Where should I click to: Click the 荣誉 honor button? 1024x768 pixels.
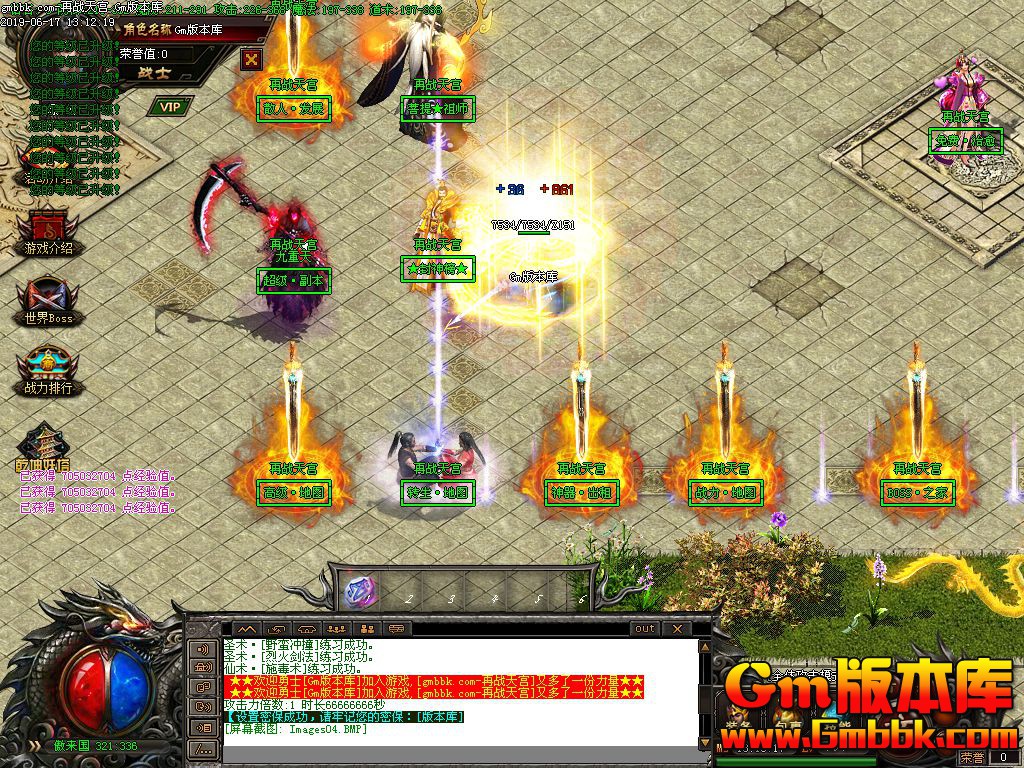(971, 759)
